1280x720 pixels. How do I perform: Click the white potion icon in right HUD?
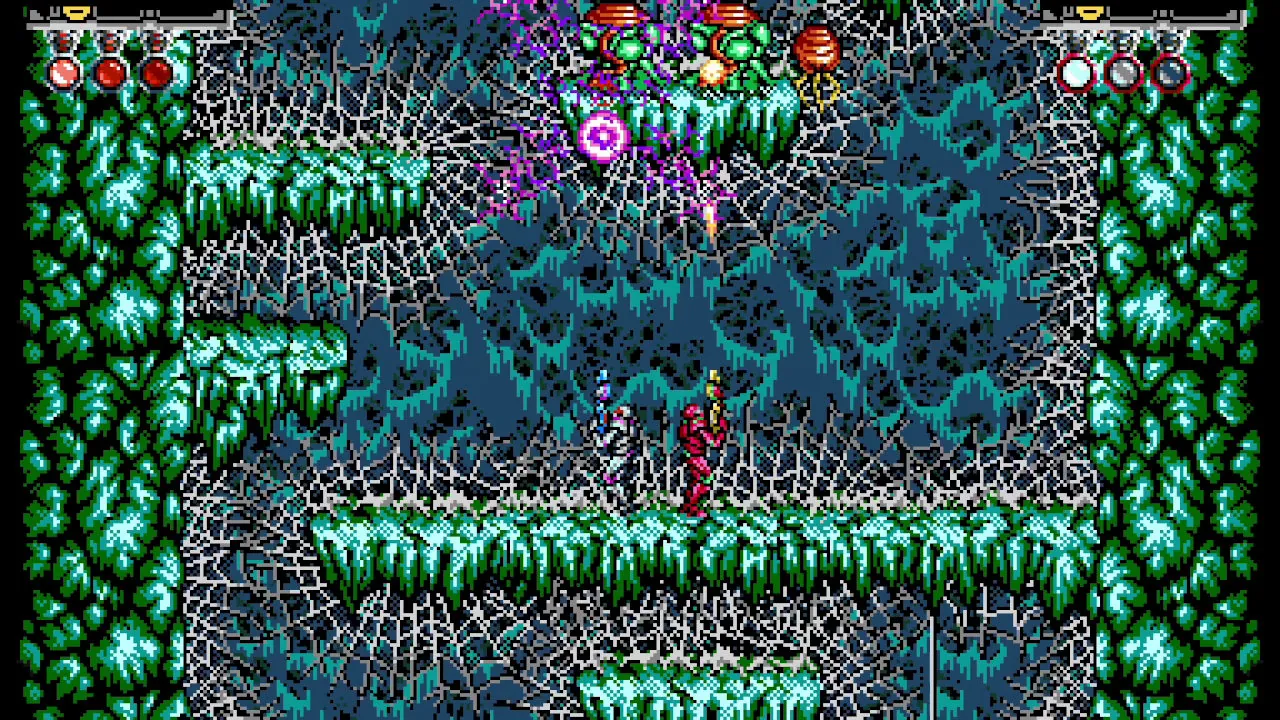(x=1078, y=72)
